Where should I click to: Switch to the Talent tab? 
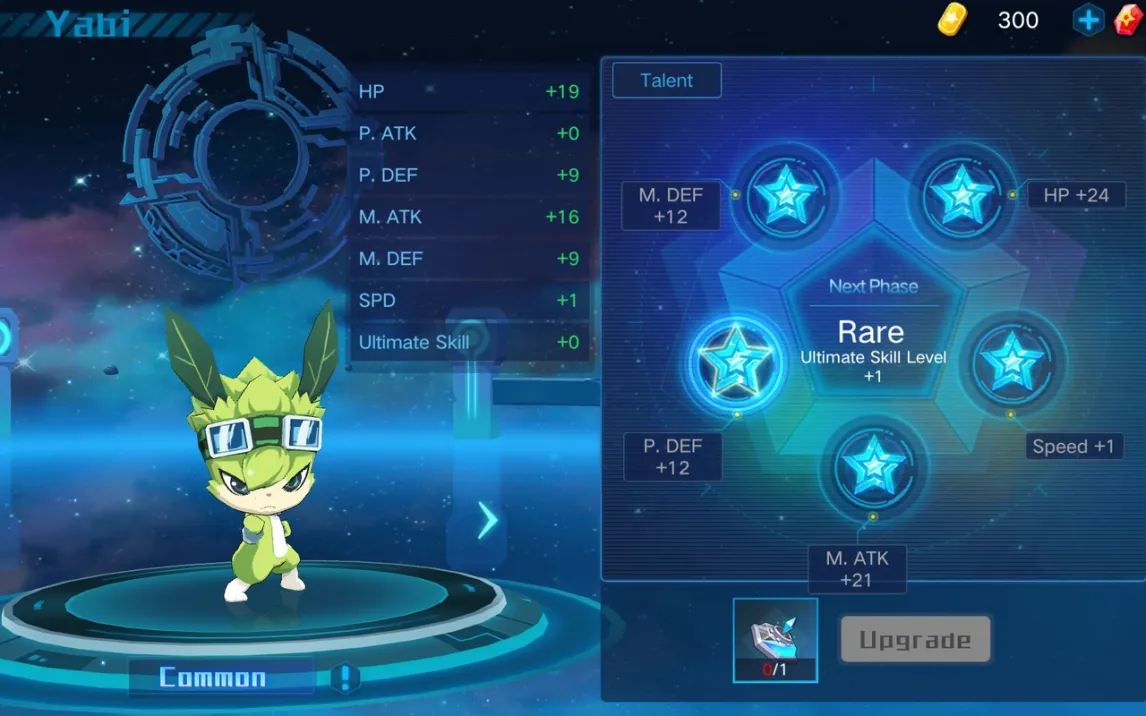pos(666,81)
